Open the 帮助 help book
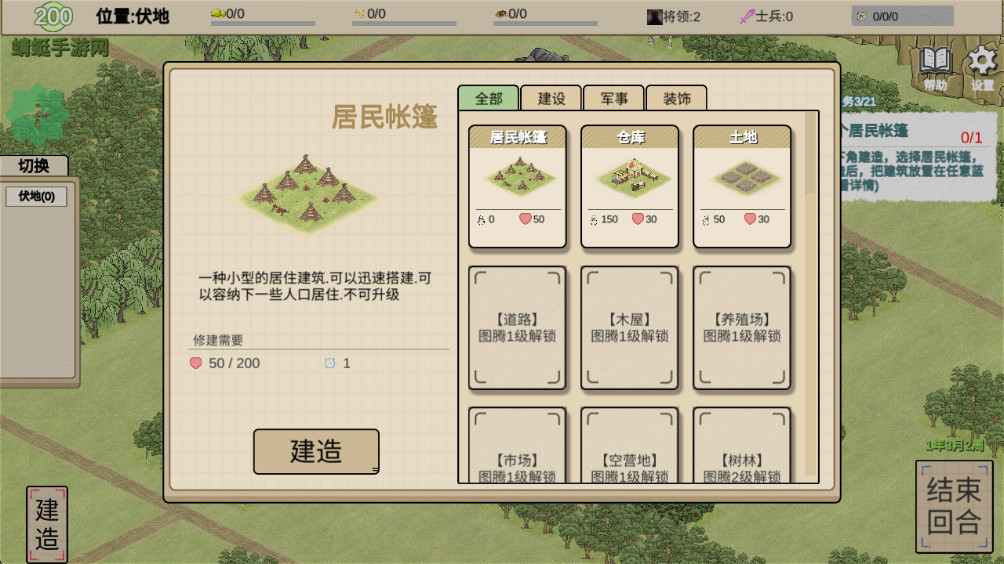The image size is (1004, 564). click(x=936, y=66)
